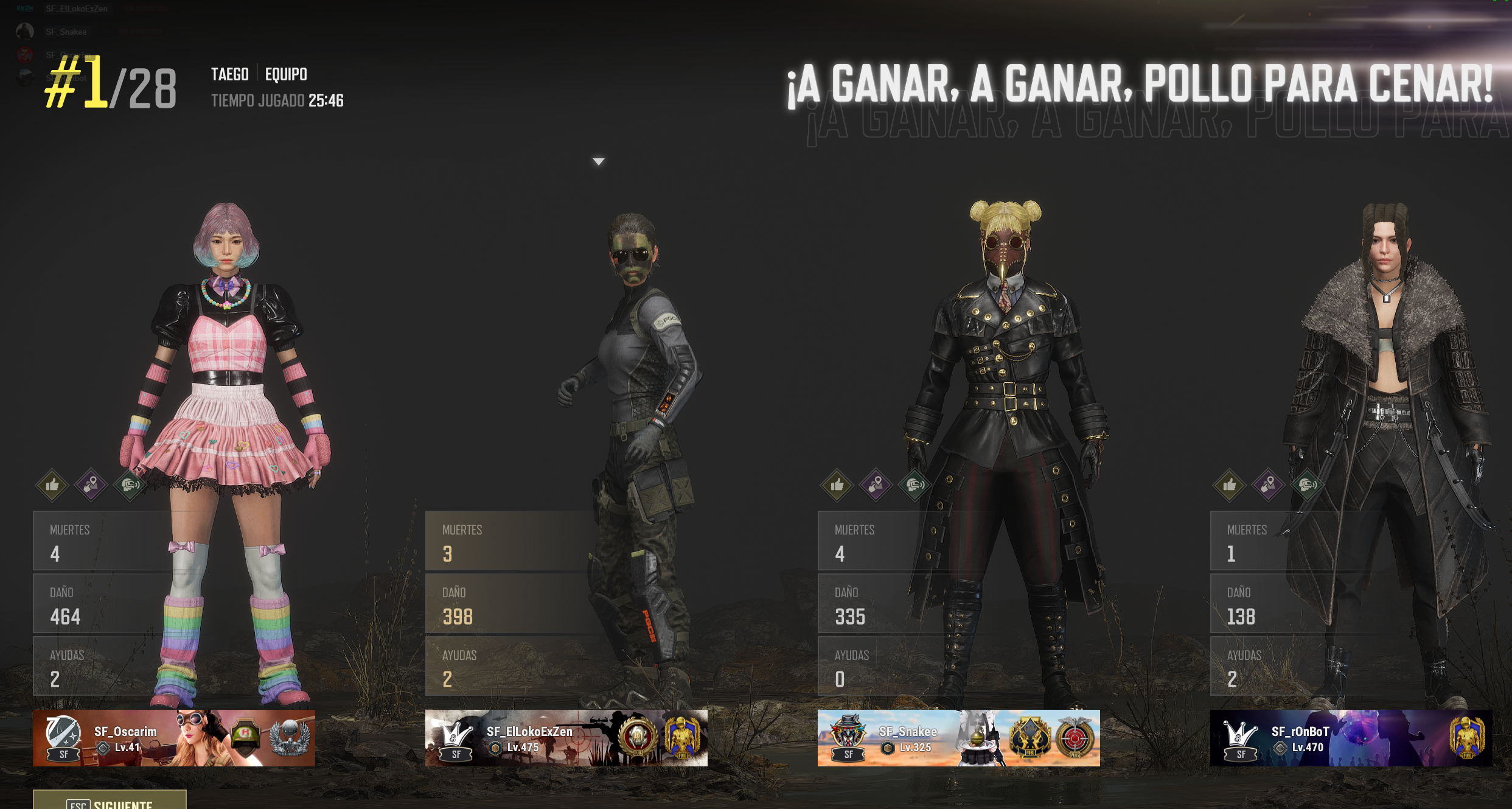Commend SF_Snakee with the helmet voice icon
This screenshot has height=809, width=1512.
pyautogui.click(x=915, y=485)
